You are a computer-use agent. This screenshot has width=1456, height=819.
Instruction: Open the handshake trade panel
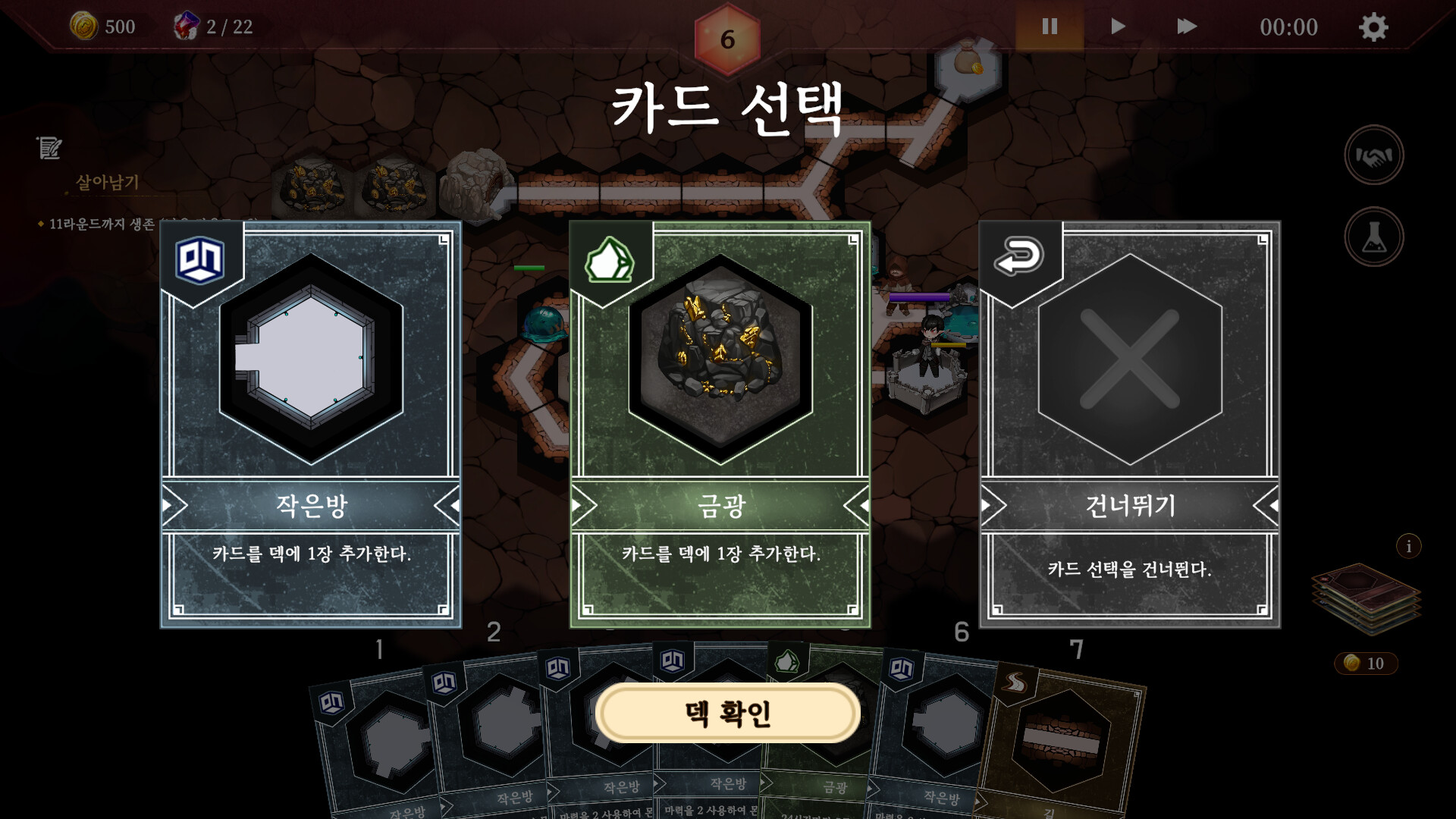pyautogui.click(x=1376, y=155)
